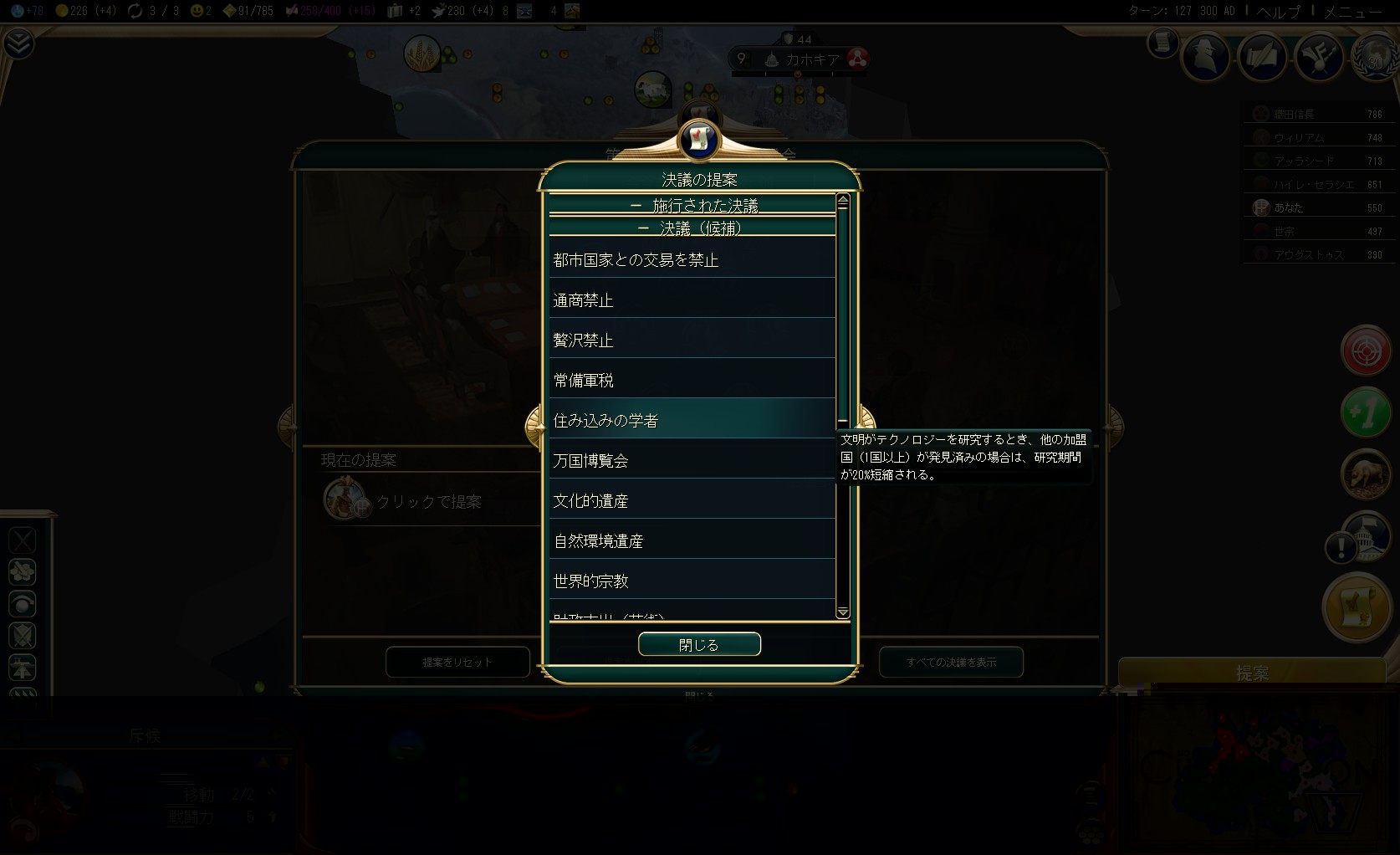Click the green +1 notification icon
Image resolution: width=1400 pixels, height=855 pixels.
coord(1367,412)
